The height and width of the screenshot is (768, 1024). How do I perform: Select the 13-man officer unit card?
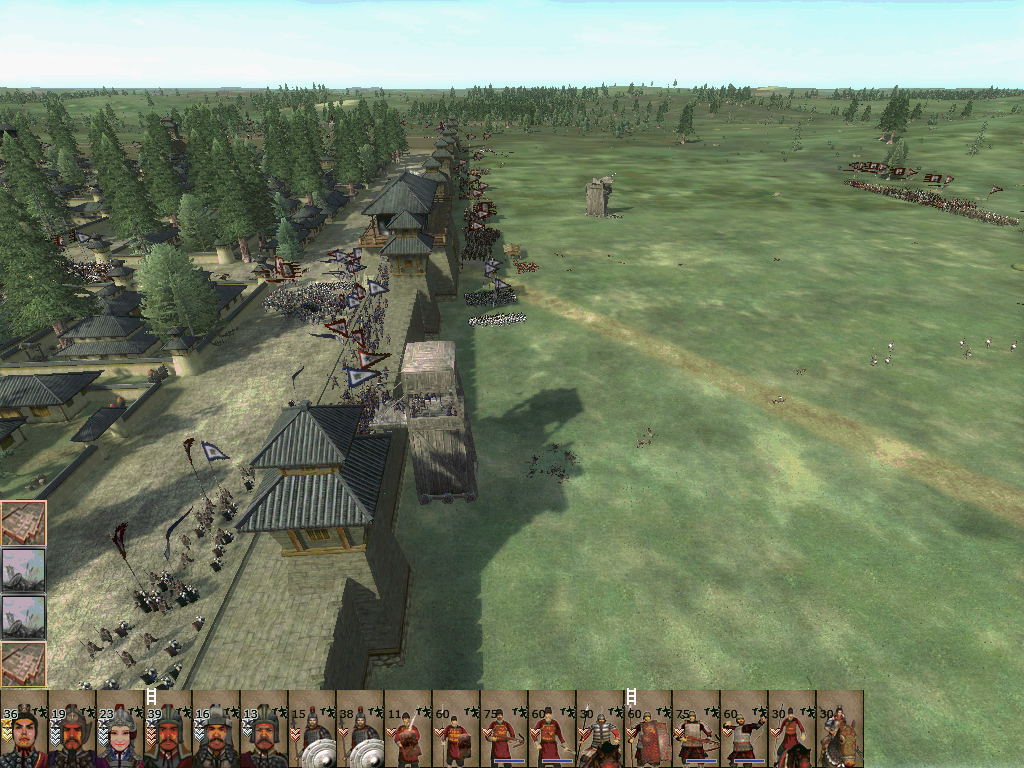coord(264,729)
